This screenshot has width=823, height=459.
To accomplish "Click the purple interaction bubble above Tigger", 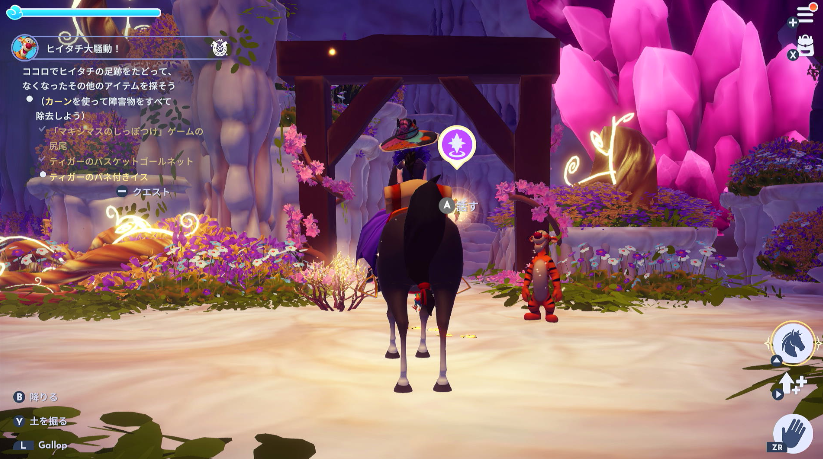I will (457, 145).
